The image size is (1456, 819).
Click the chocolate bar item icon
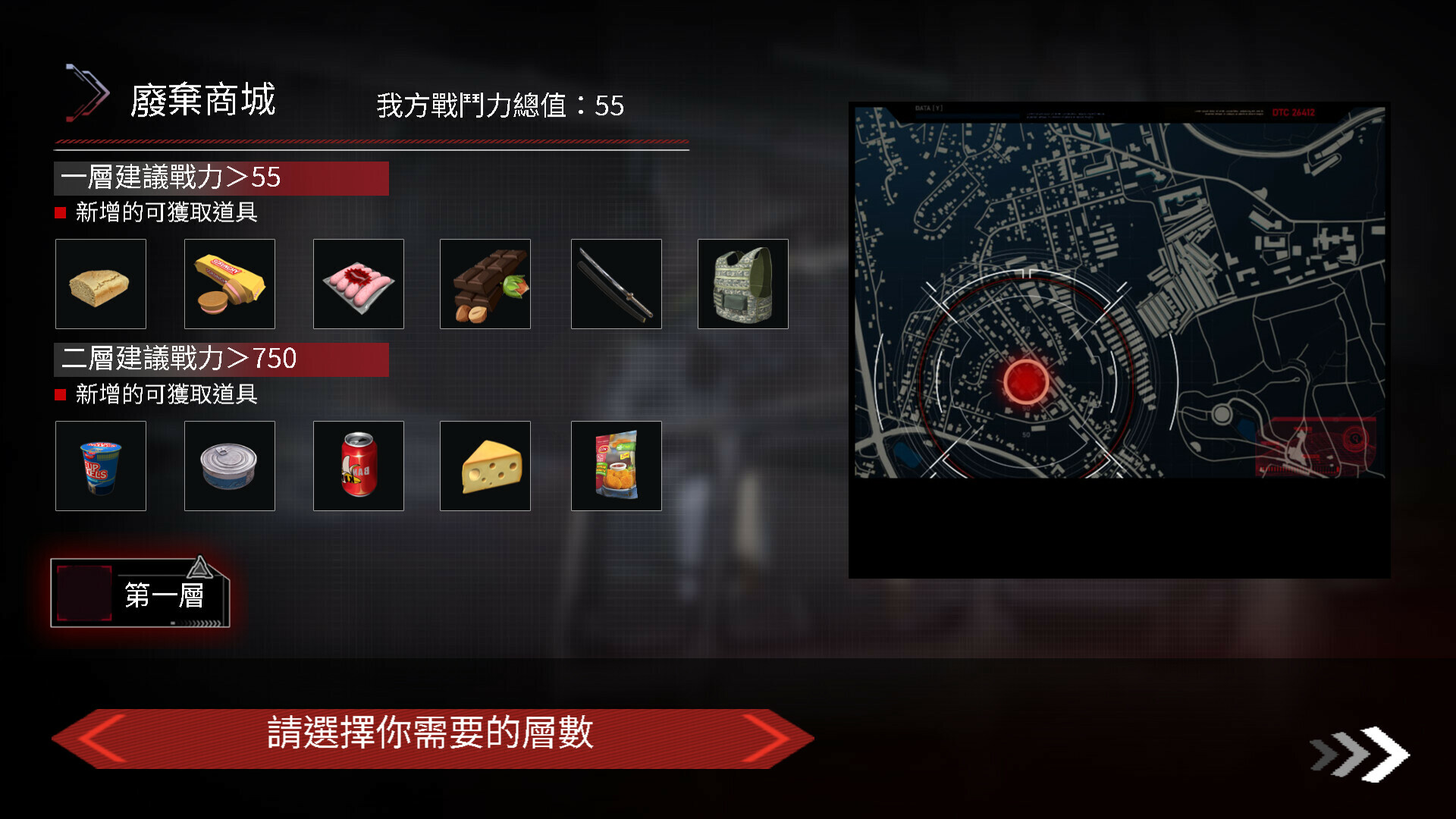click(x=485, y=284)
